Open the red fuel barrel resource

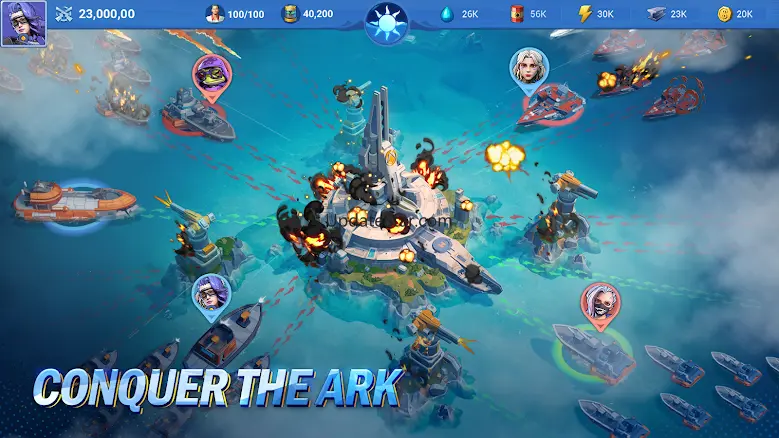coord(517,14)
